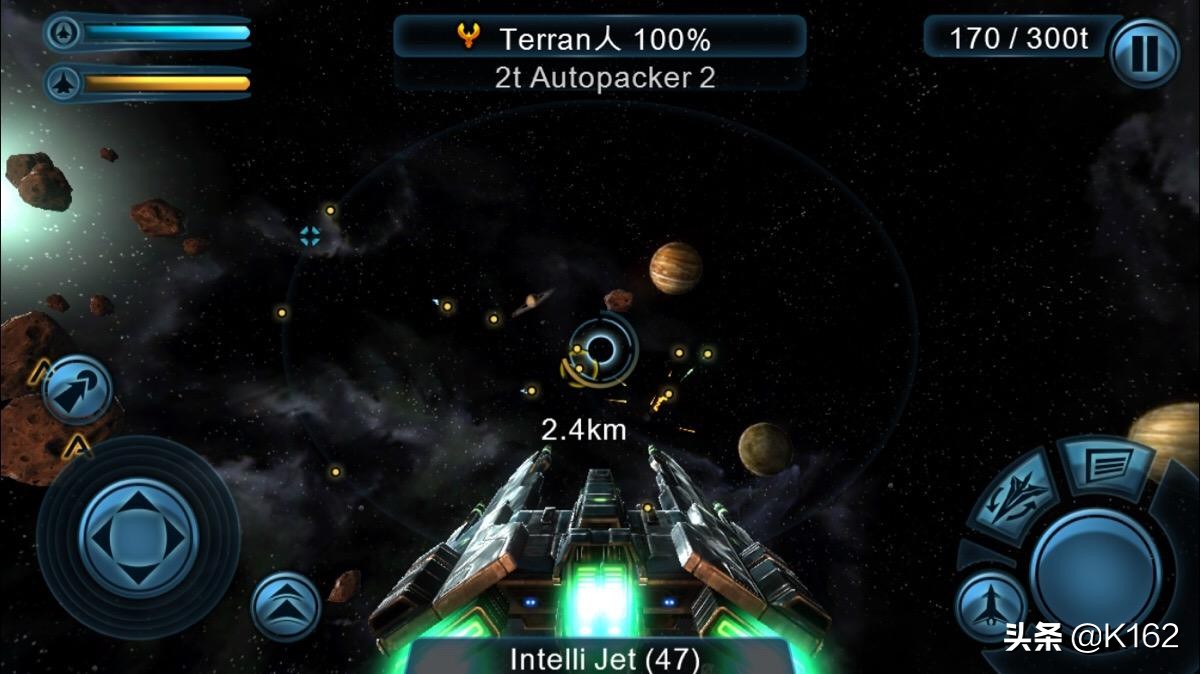The width and height of the screenshot is (1200, 674).
Task: Tap the large round fire button
Action: click(x=1095, y=564)
